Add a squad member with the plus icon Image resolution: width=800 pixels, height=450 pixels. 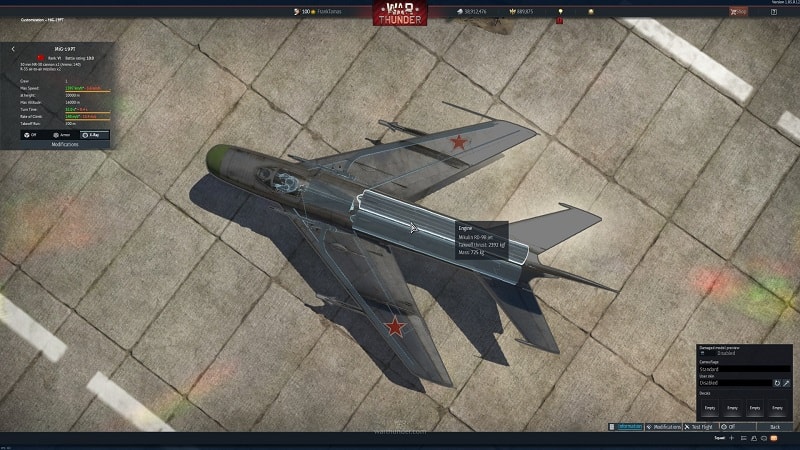[x=733, y=438]
